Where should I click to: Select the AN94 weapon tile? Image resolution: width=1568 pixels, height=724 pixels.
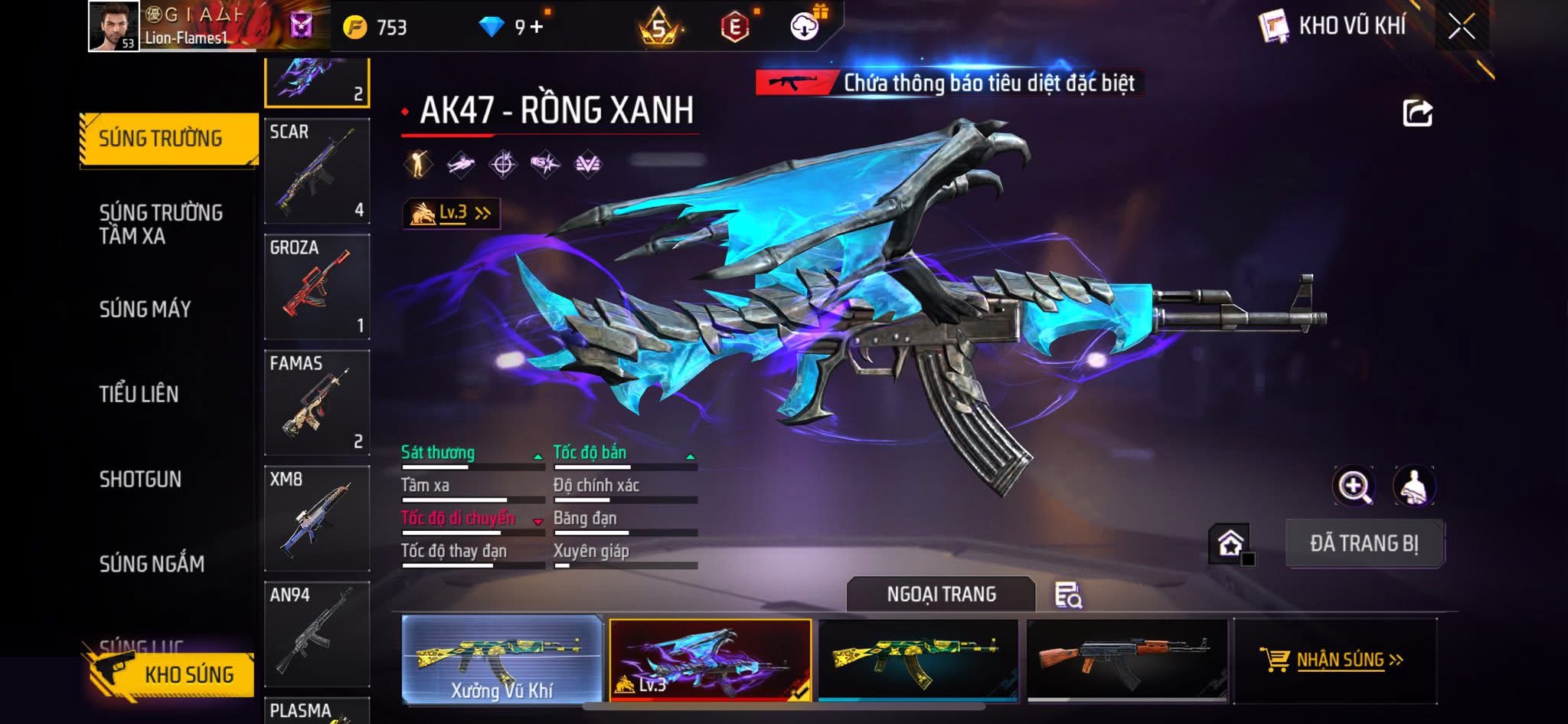pyautogui.click(x=317, y=634)
